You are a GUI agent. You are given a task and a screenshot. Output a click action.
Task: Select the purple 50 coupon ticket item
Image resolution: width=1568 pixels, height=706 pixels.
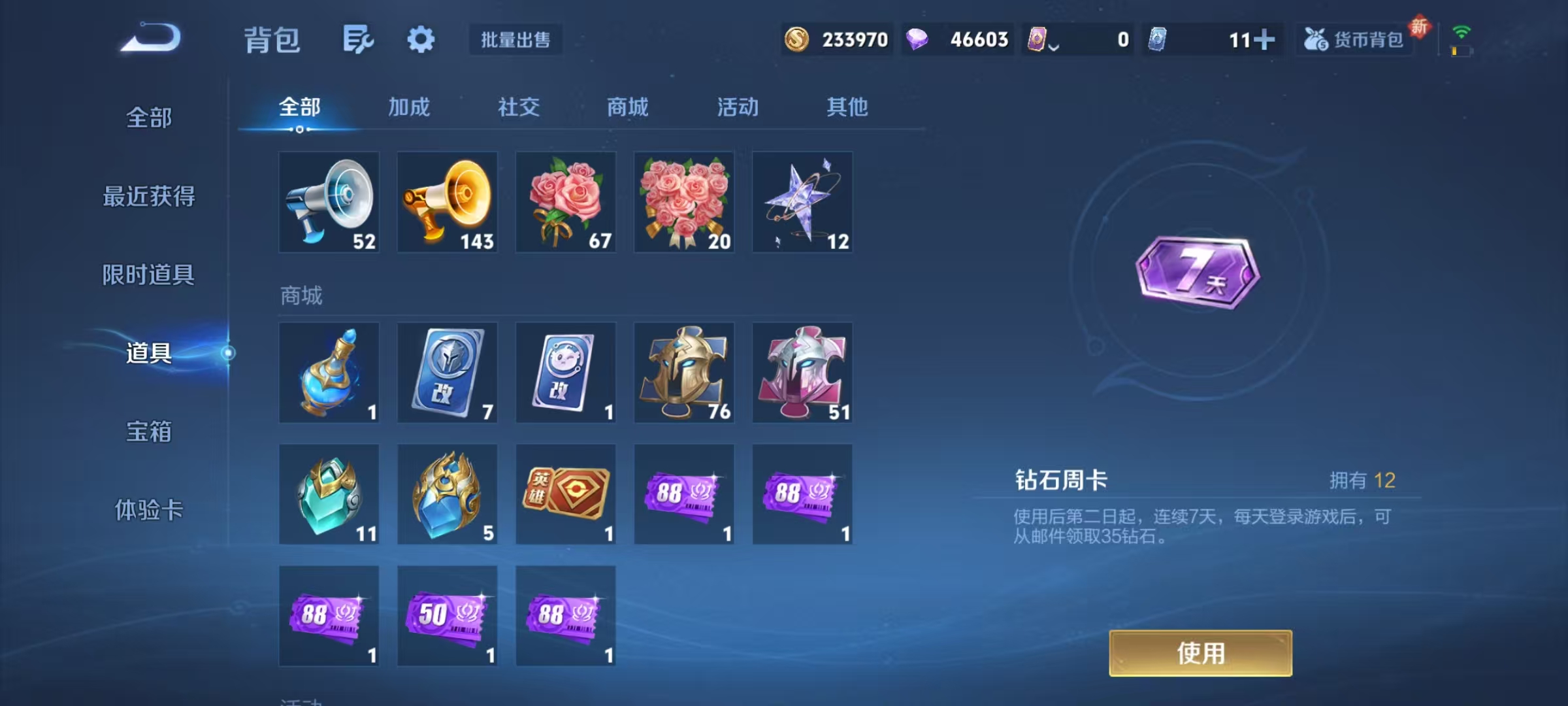[x=448, y=614]
